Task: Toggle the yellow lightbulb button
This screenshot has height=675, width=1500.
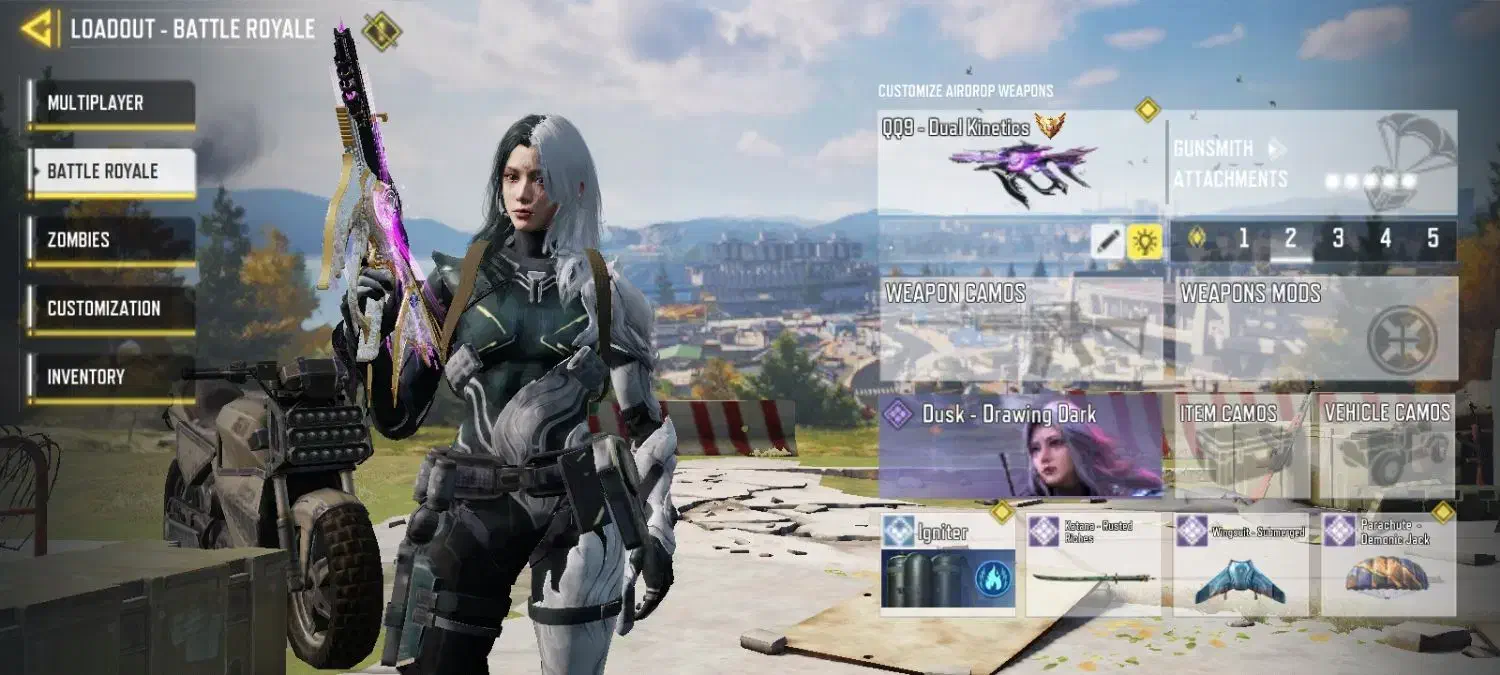Action: (1145, 240)
